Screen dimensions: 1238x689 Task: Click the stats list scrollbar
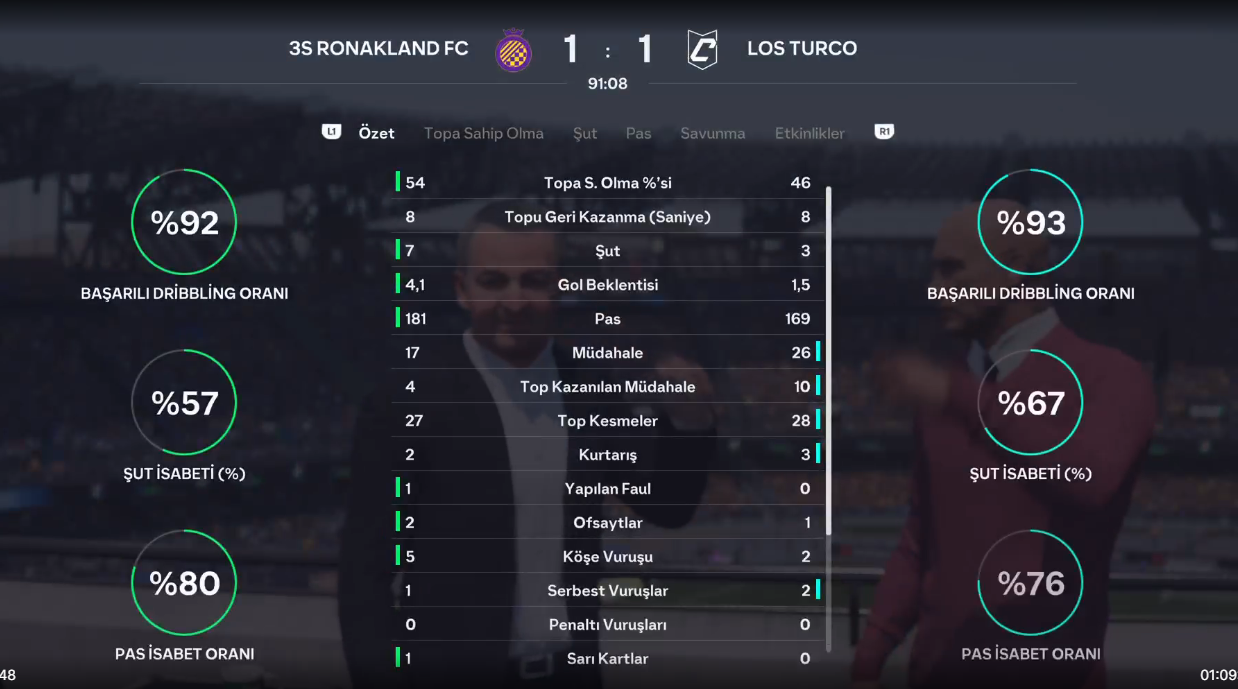tap(828, 360)
